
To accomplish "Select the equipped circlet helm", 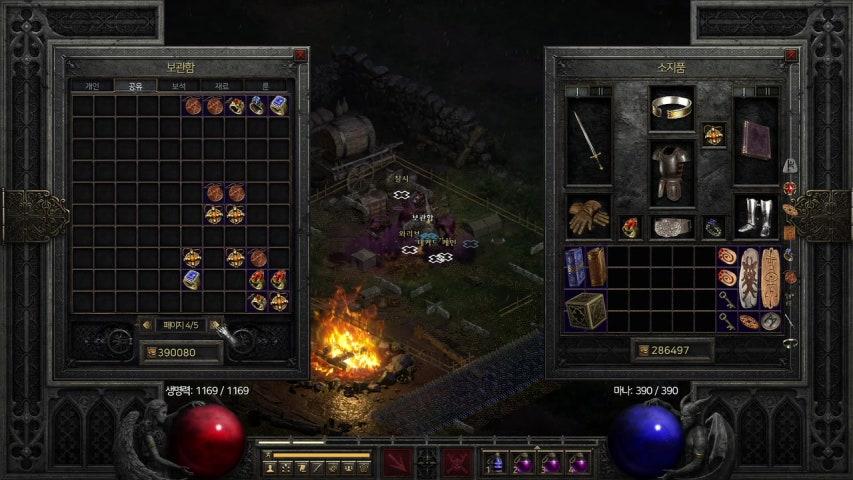I will 672,106.
